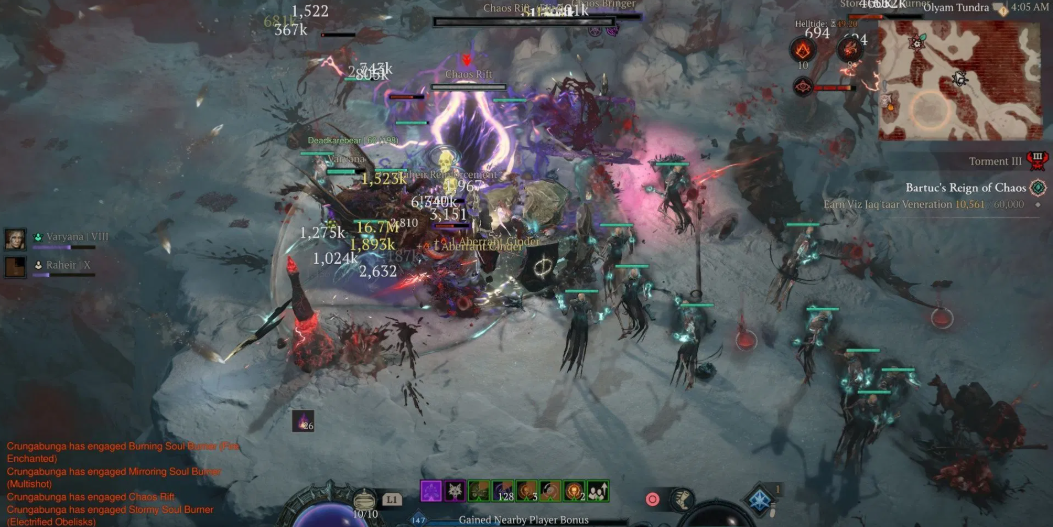
Task: Activate the boot evade icon
Action: click(682, 498)
